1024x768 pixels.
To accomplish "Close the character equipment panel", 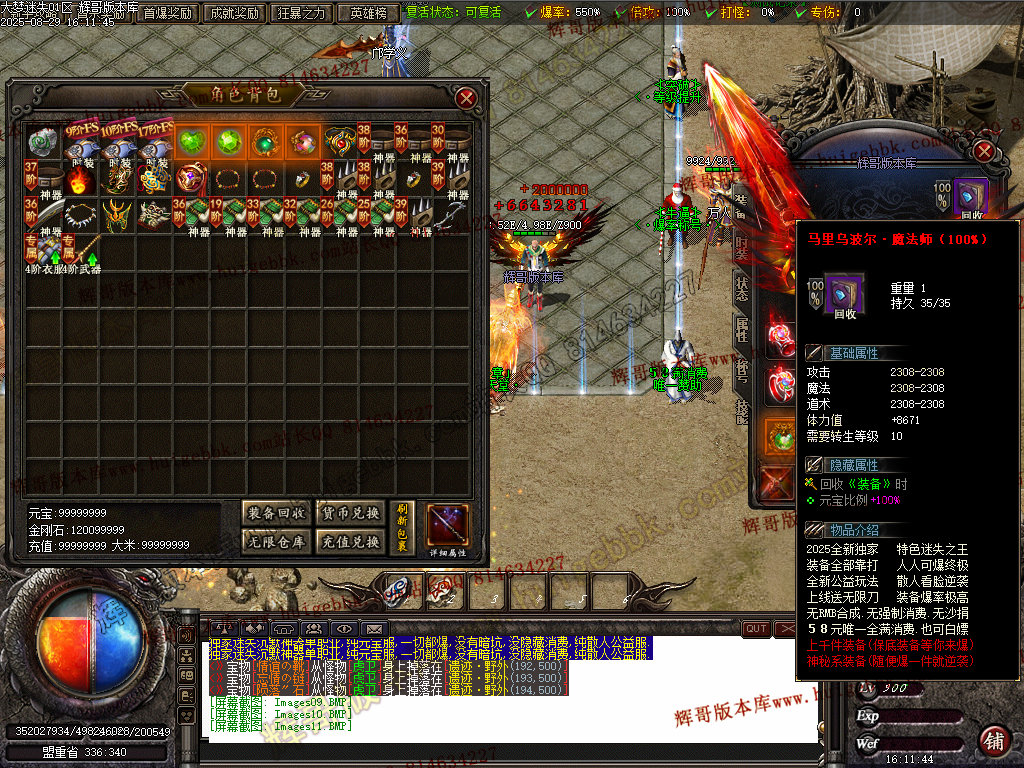I will click(x=984, y=151).
